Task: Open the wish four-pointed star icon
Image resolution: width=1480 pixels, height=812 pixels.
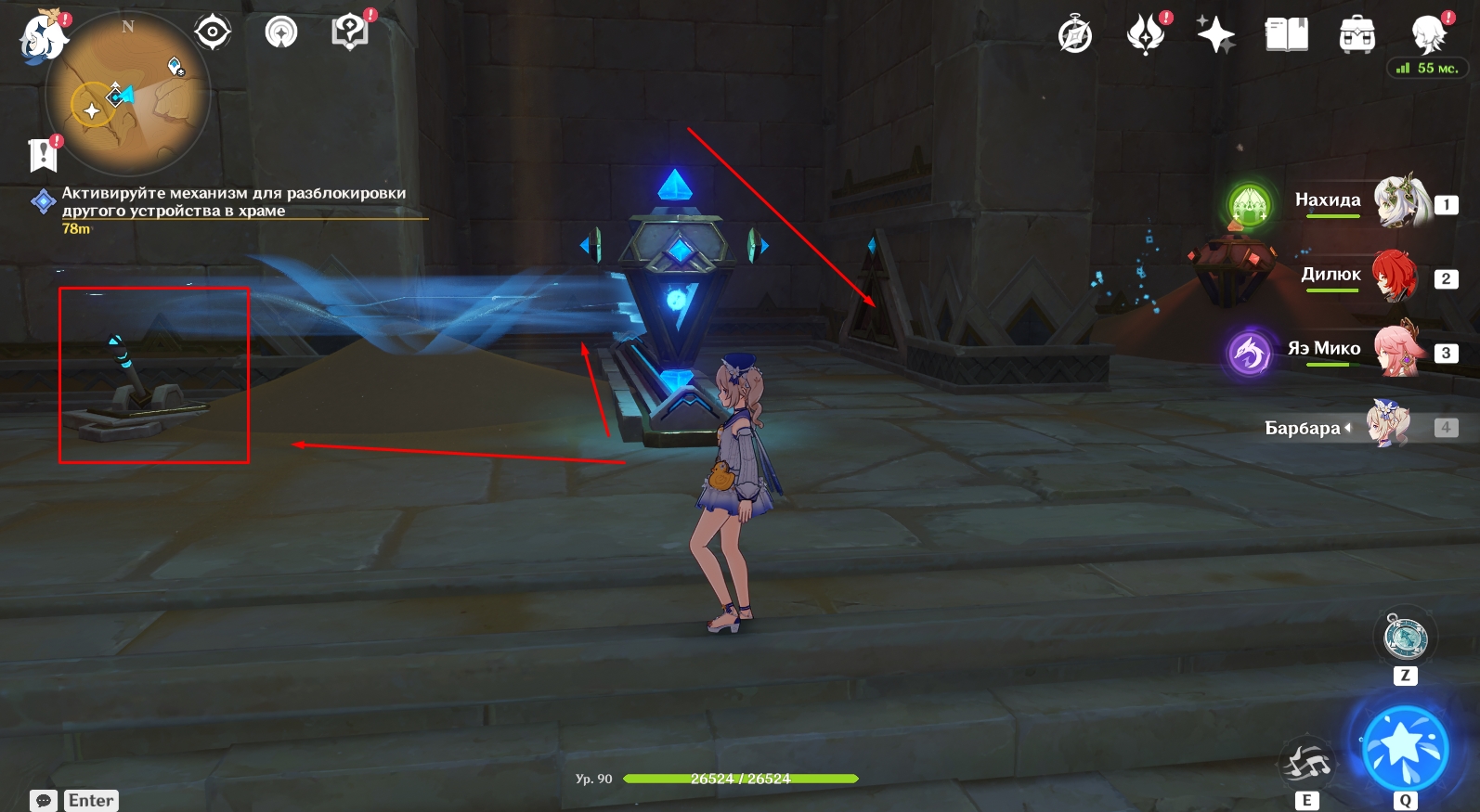Action: click(1215, 35)
